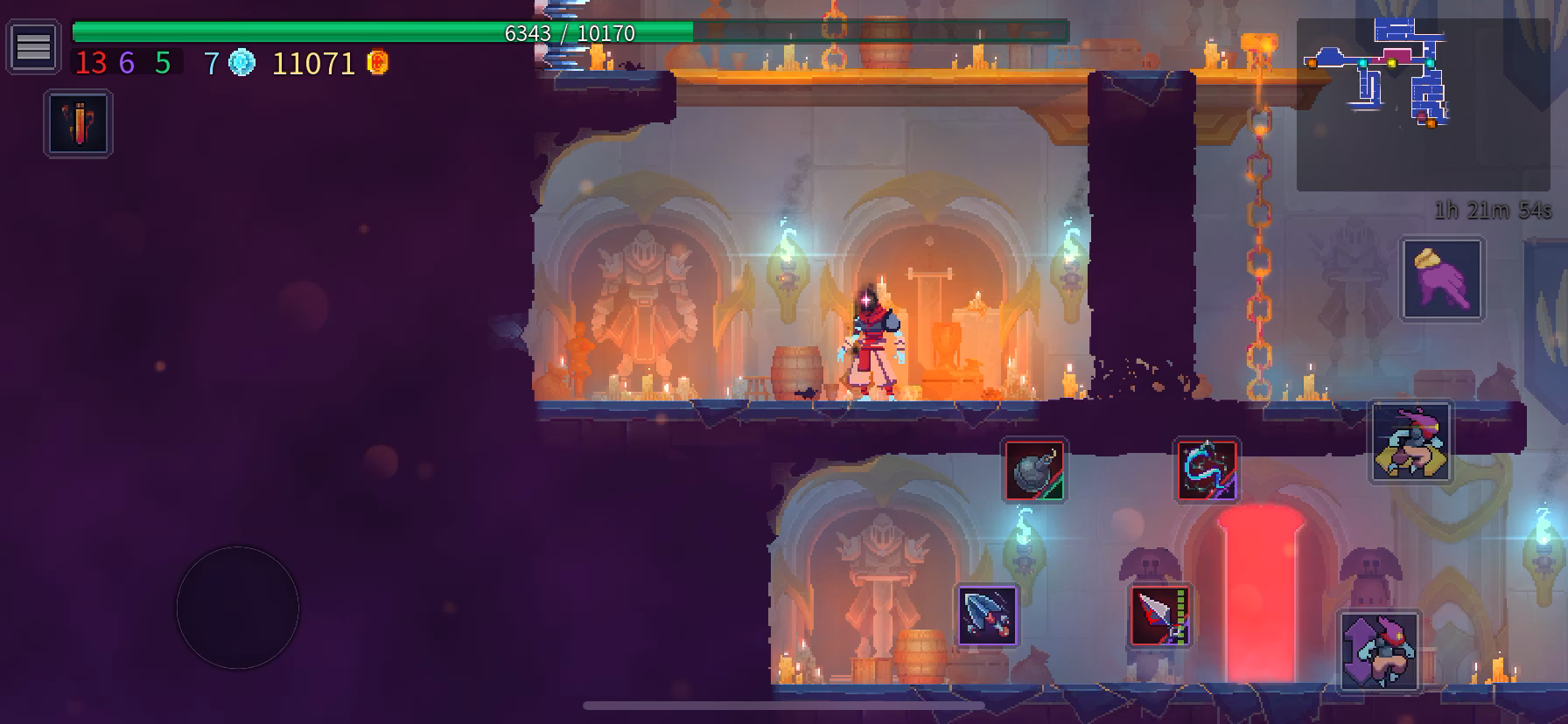Viewport: 1568px width, 724px height.
Task: Open the hamburger pause menu
Action: tap(33, 46)
